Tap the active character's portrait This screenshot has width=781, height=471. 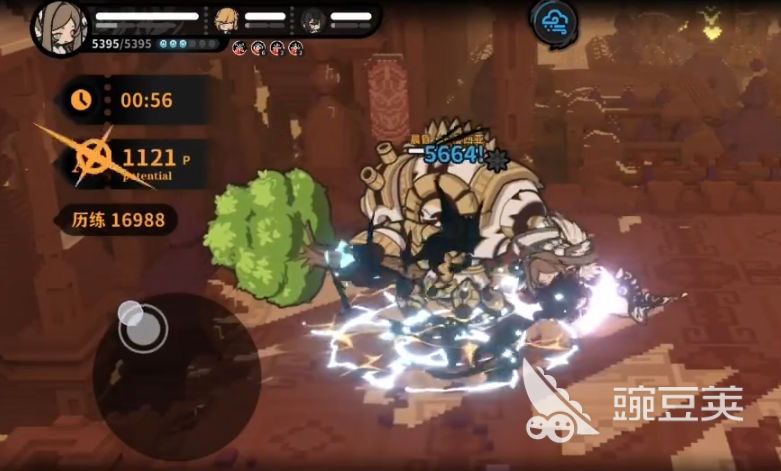pyautogui.click(x=58, y=27)
